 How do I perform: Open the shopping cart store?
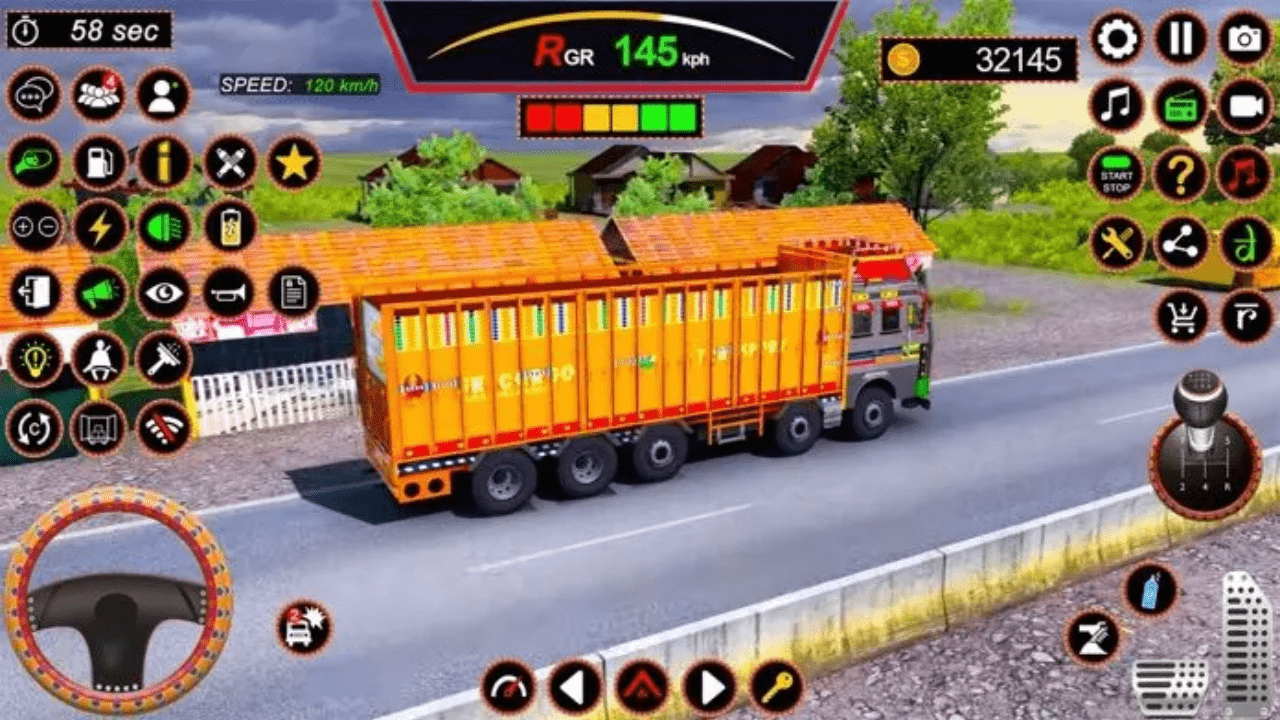1183,316
